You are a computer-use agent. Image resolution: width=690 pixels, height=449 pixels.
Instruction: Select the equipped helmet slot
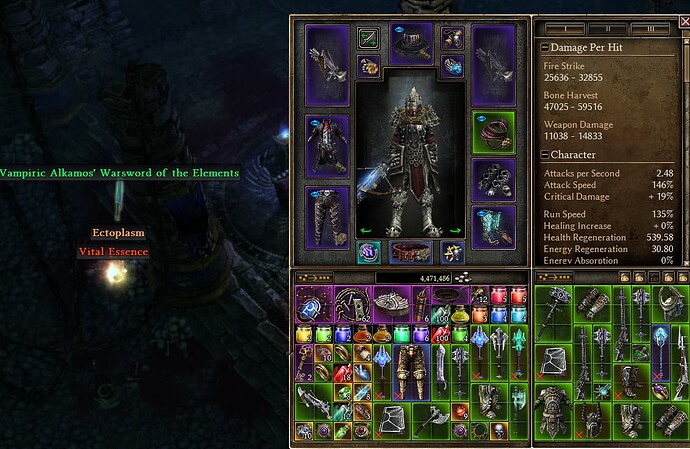pyautogui.click(x=410, y=43)
